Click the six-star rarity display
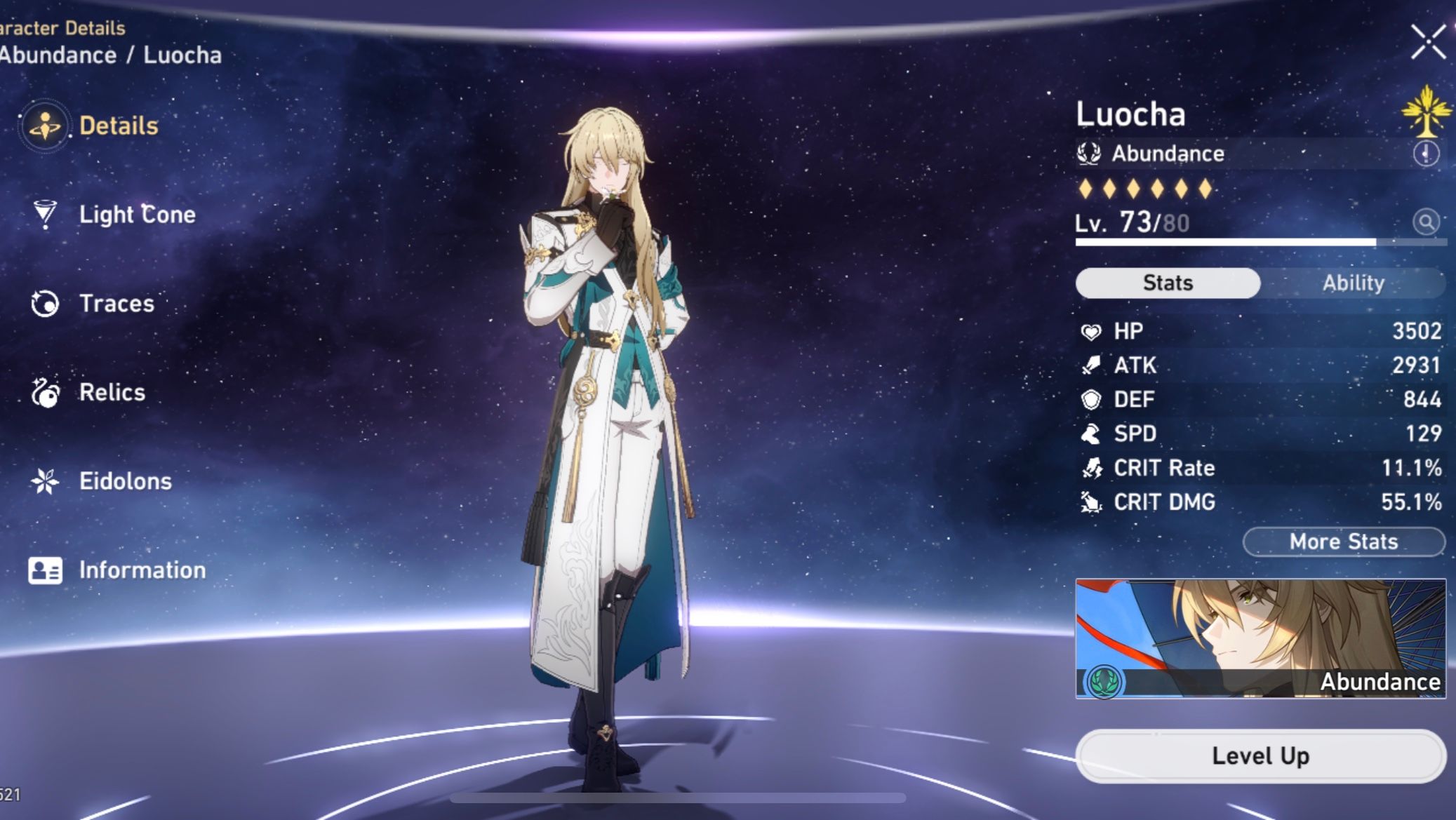Viewport: 1456px width, 820px height. pos(1144,188)
